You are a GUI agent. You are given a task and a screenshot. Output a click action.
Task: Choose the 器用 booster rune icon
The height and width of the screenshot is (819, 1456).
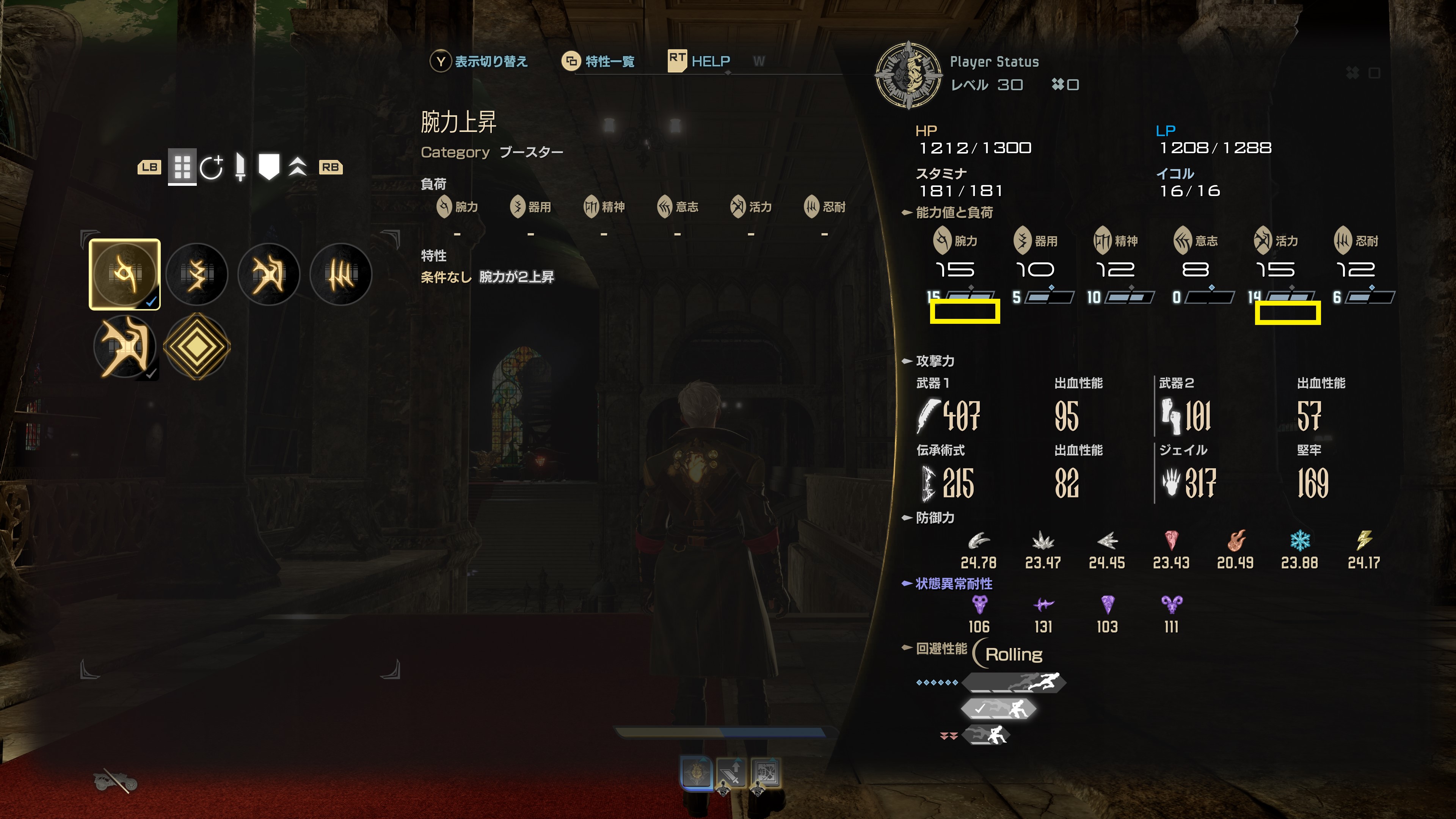(x=197, y=274)
